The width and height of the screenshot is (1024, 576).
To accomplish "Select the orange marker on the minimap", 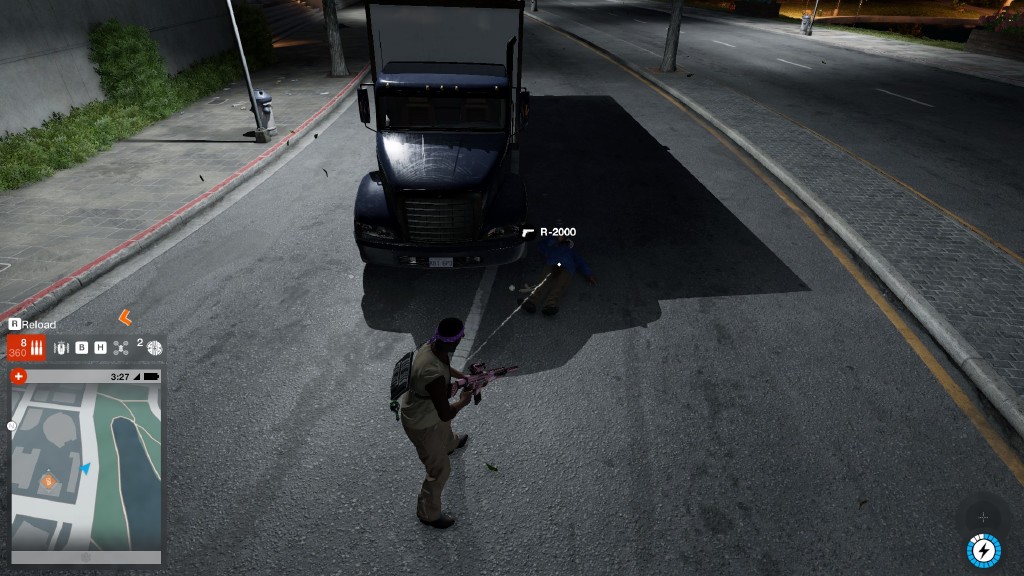I will pos(48,481).
